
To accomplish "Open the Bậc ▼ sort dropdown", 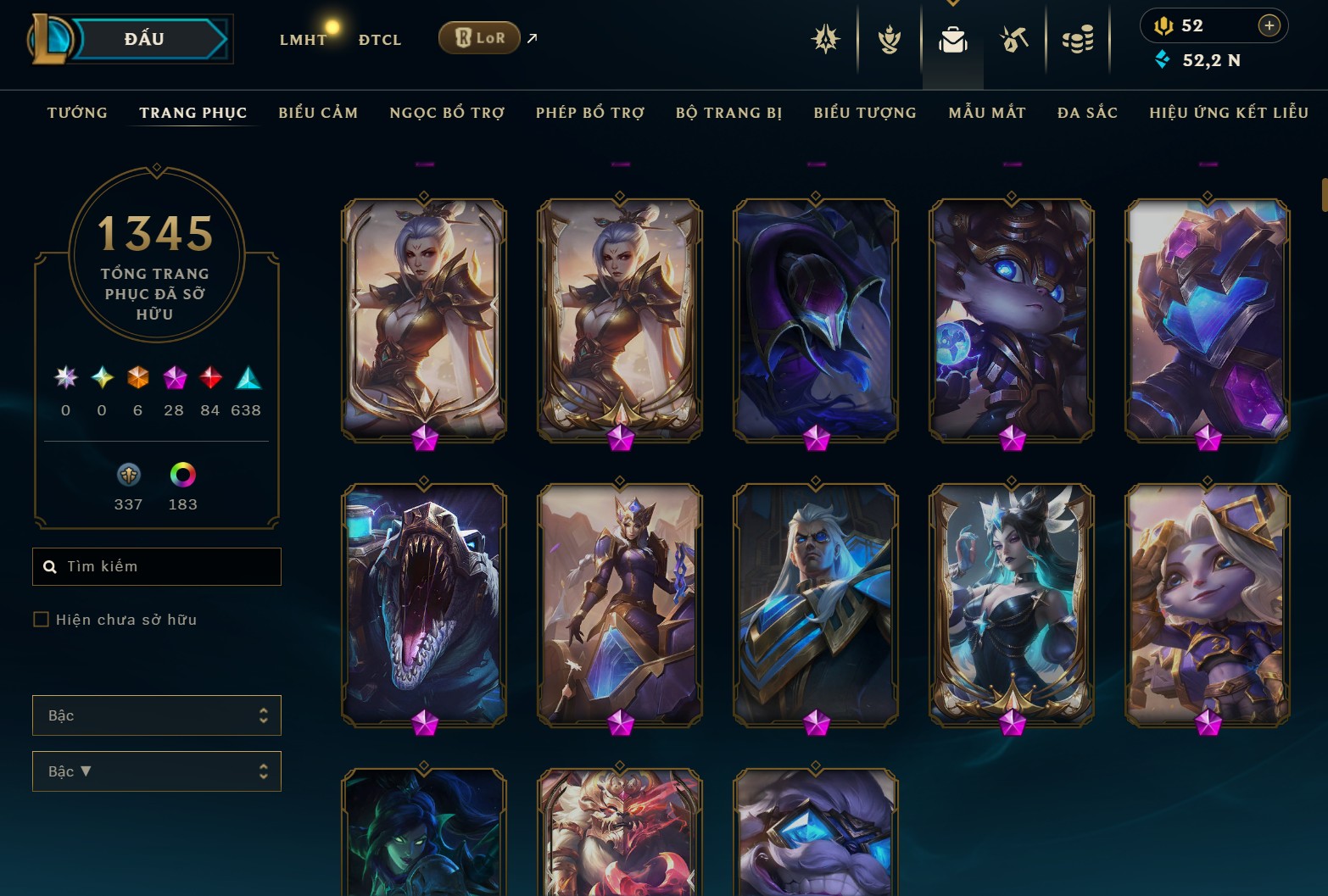I will pyautogui.click(x=157, y=771).
